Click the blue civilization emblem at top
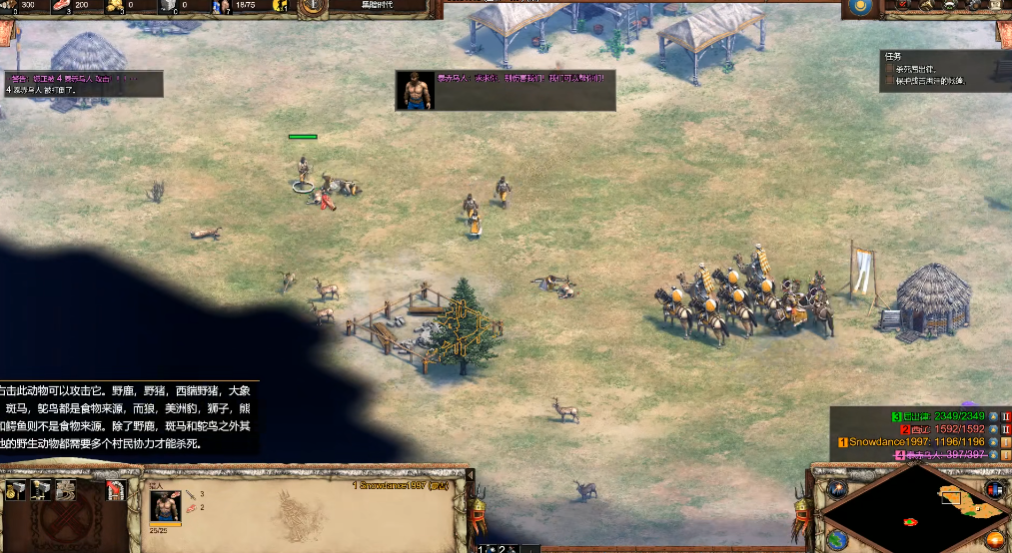This screenshot has height=553, width=1012. (x=859, y=8)
